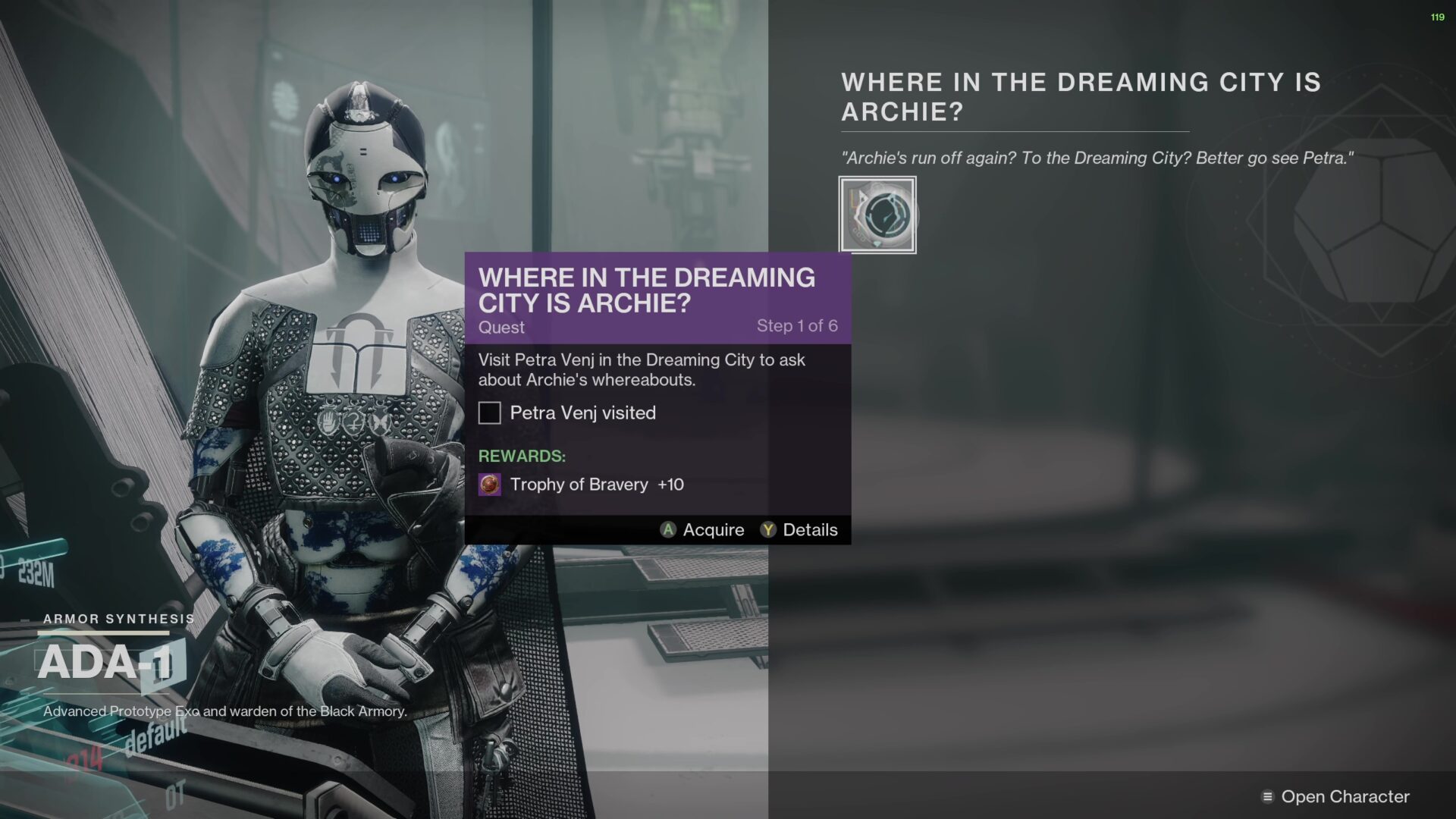Screen dimensions: 1456x819
Task: Open the Step 1 of 6 quest steps
Action: 798,326
